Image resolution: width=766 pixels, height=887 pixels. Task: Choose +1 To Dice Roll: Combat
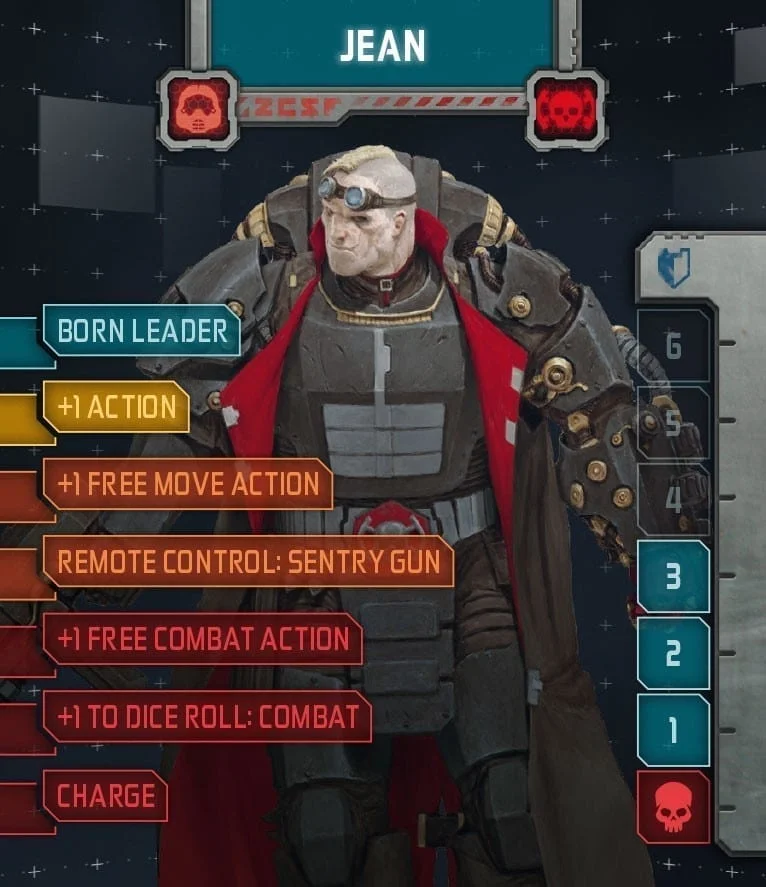207,716
